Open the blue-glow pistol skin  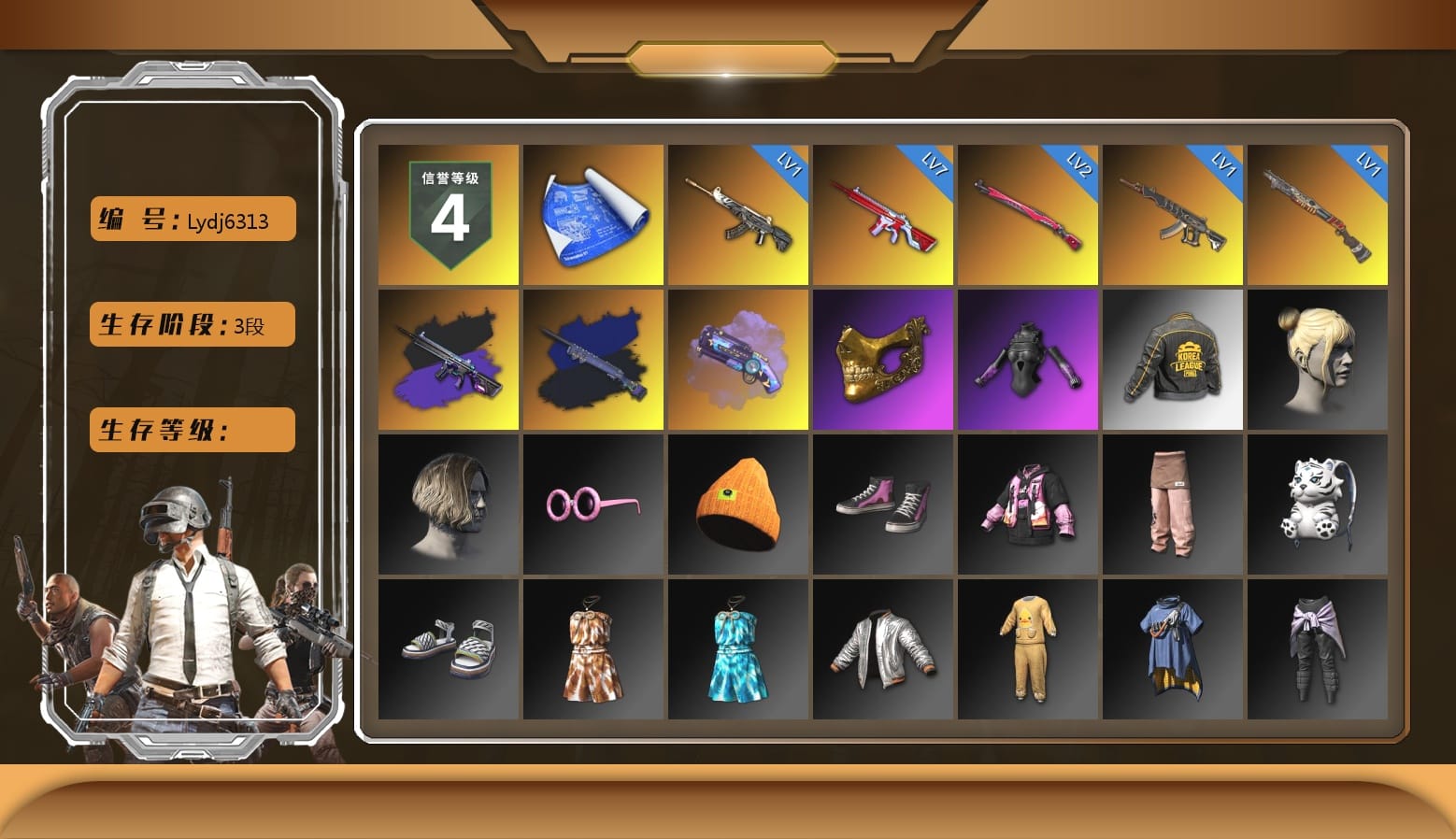(x=737, y=360)
